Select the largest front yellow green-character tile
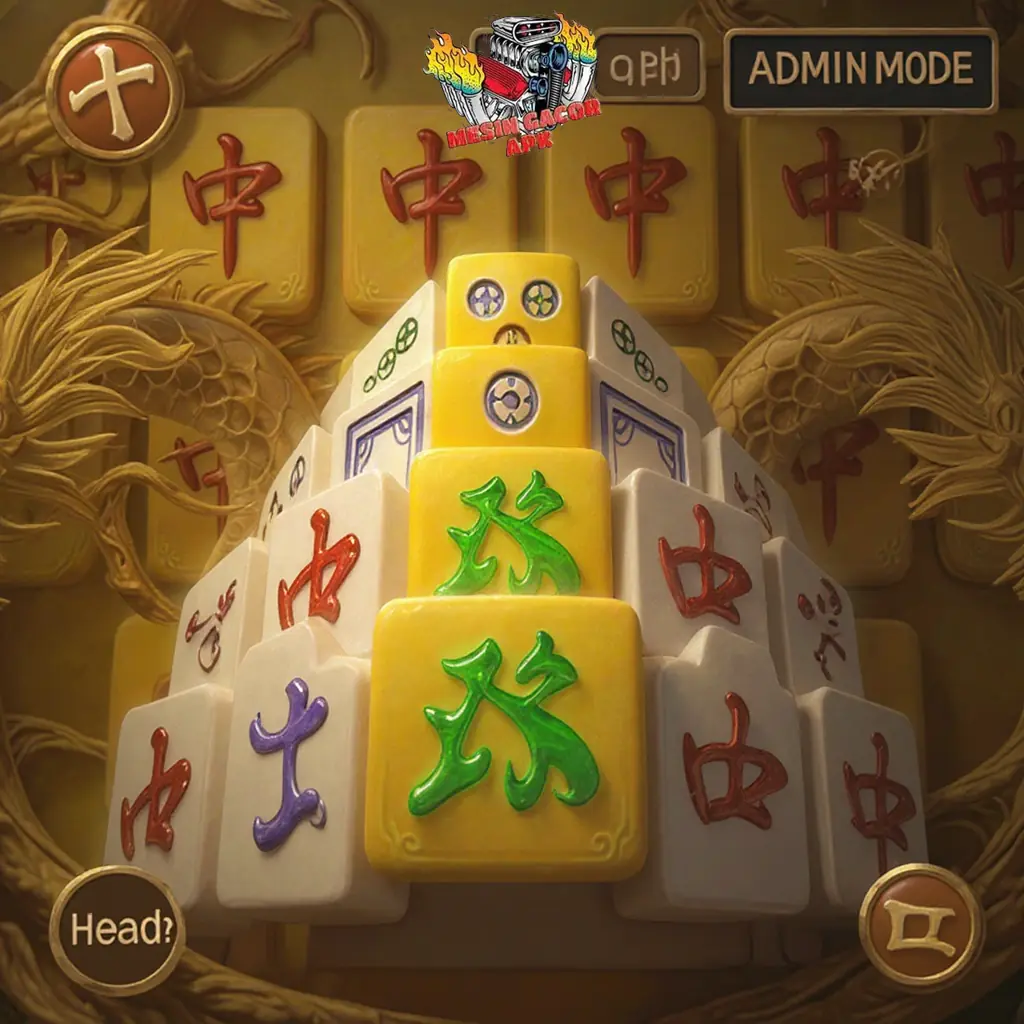Viewport: 1024px width, 1024px height. click(x=505, y=735)
